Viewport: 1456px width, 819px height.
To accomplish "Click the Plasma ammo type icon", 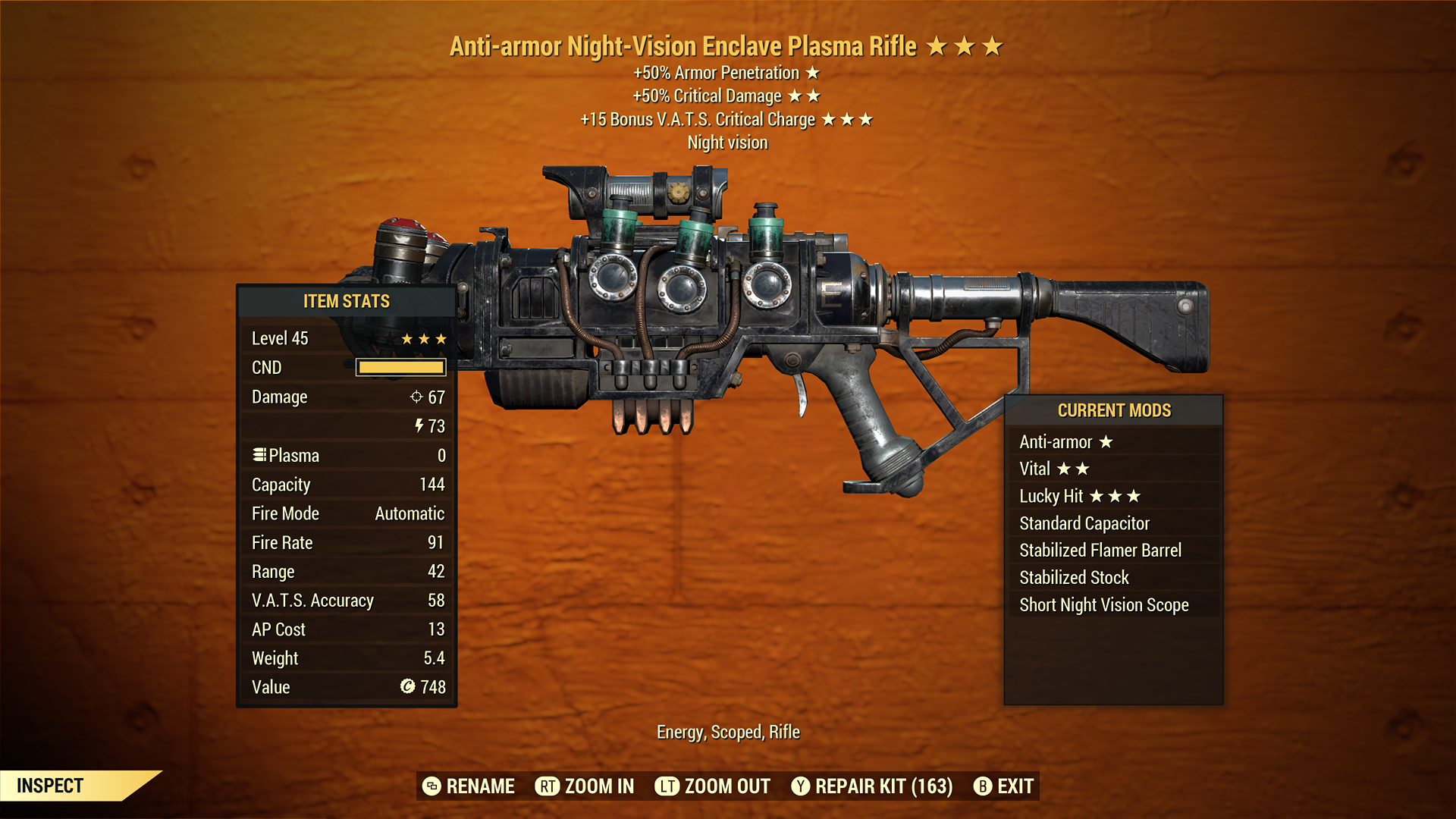I will (x=259, y=455).
